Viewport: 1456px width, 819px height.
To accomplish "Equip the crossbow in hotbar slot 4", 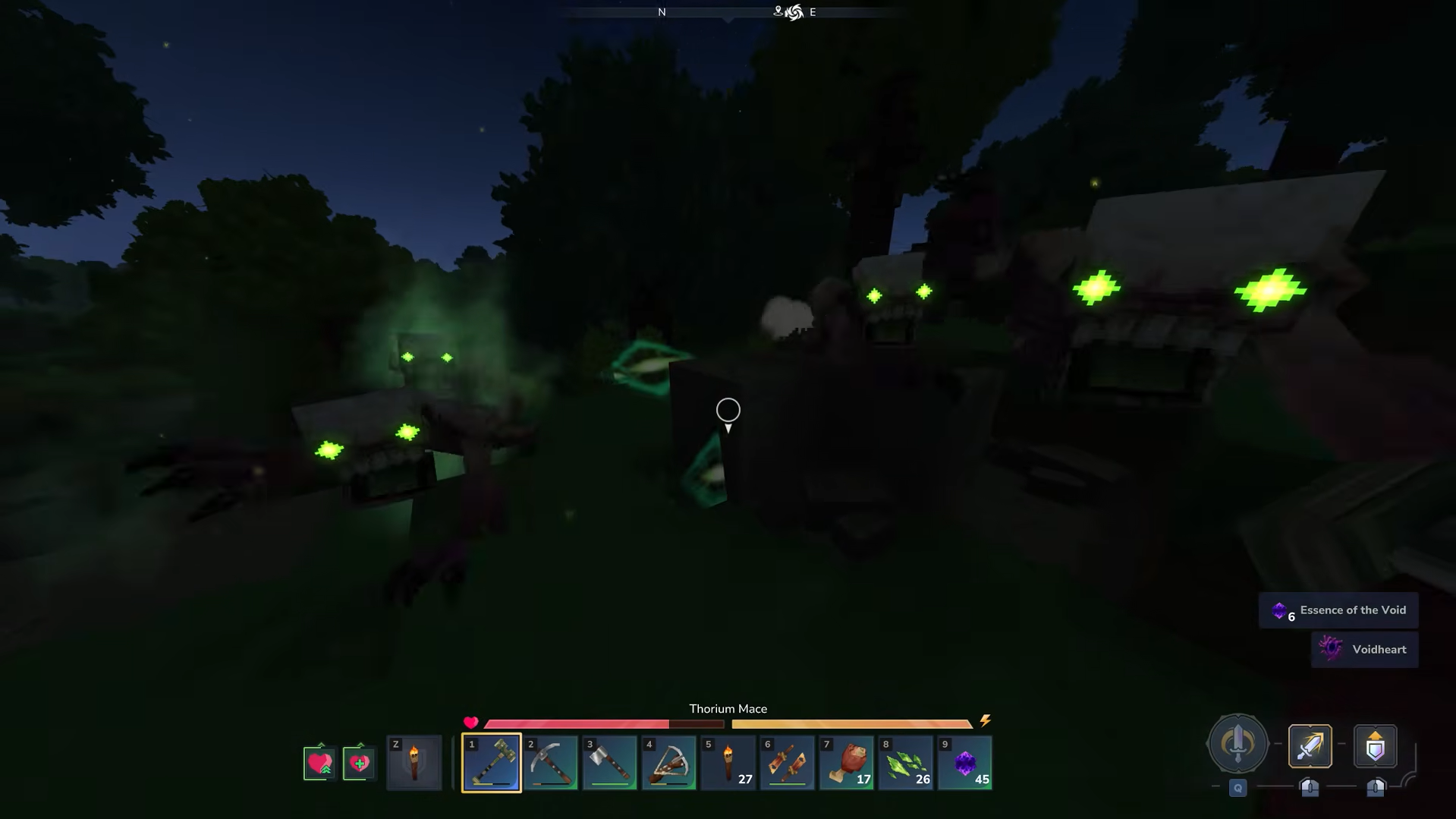I will 668,762.
